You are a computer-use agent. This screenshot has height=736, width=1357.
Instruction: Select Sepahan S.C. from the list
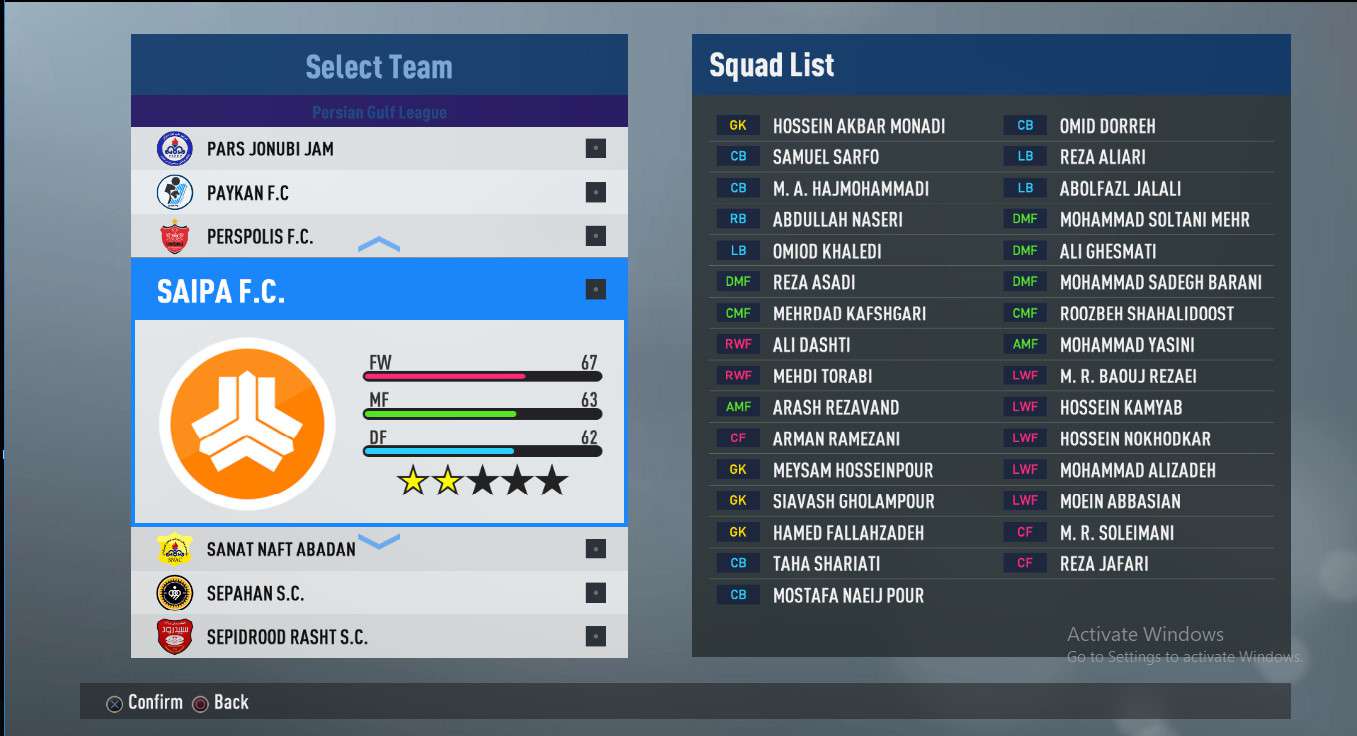pyautogui.click(x=255, y=593)
